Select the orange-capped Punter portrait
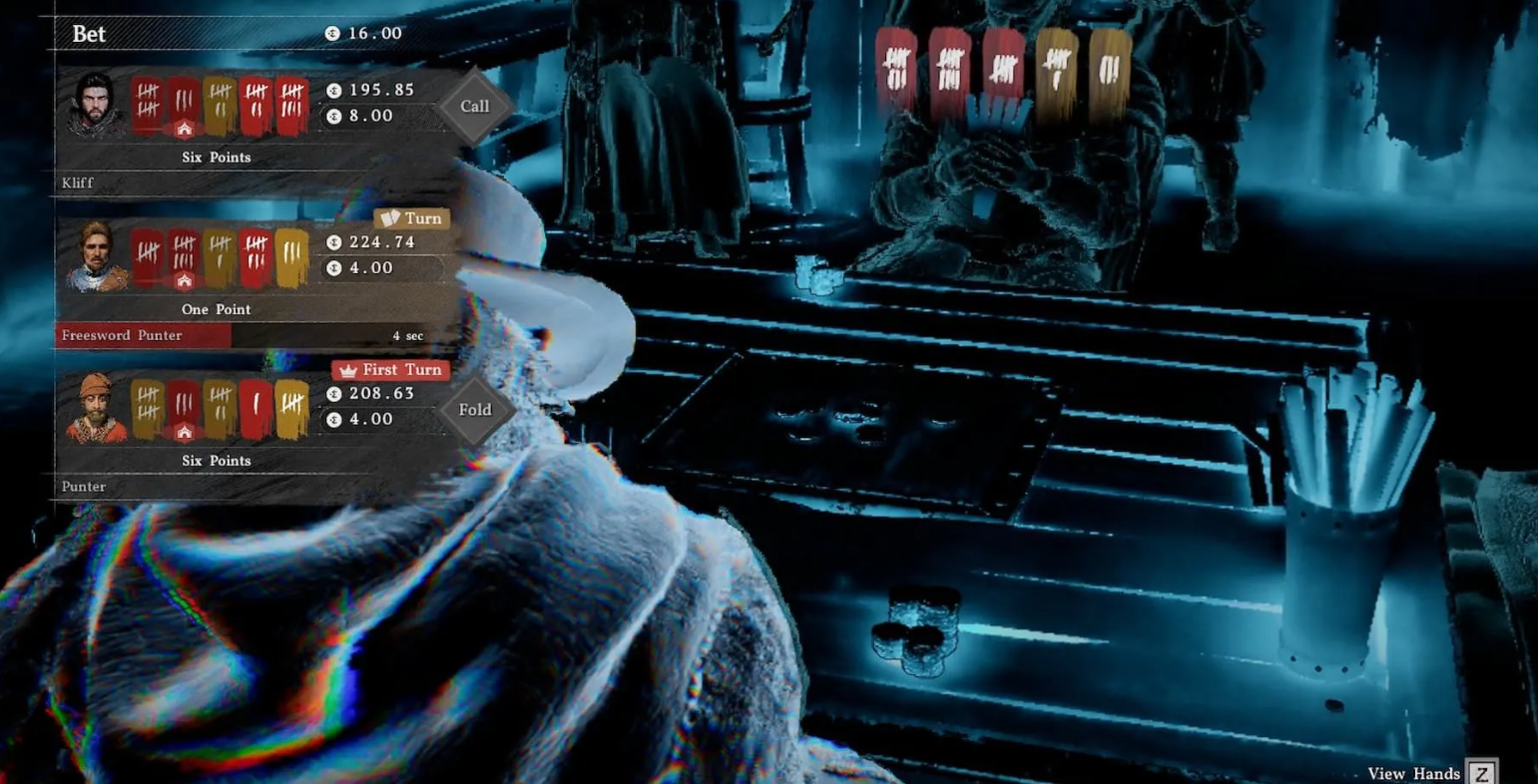The width and height of the screenshot is (1538, 784). [x=95, y=408]
